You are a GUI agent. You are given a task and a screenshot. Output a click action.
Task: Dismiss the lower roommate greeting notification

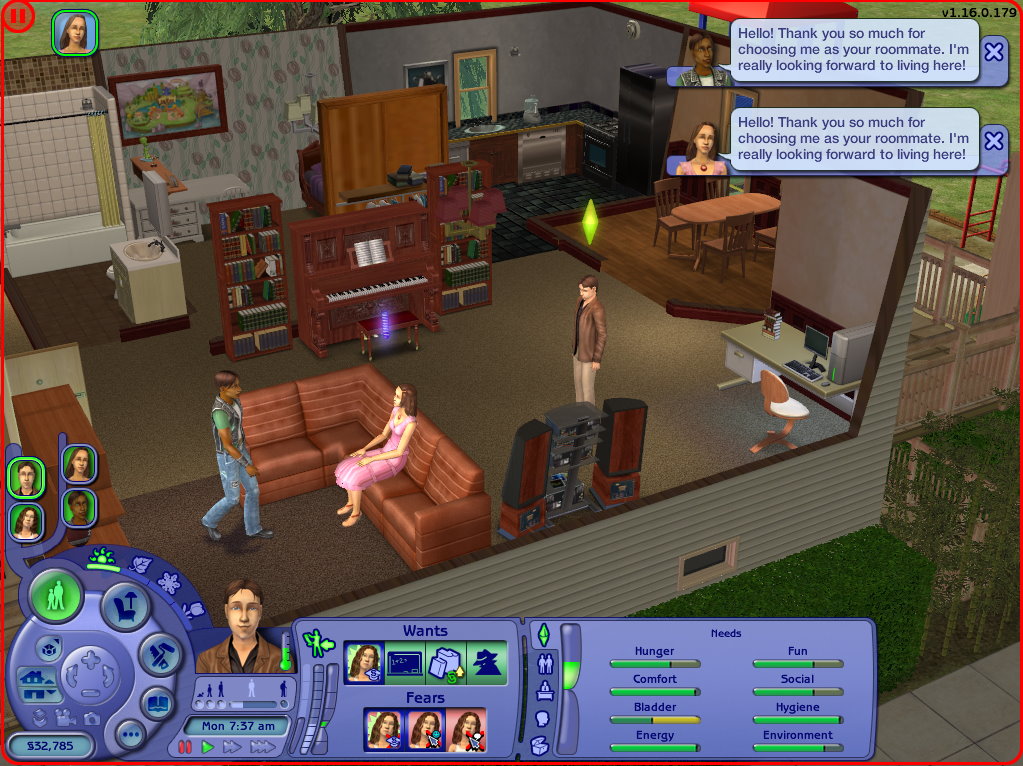pyautogui.click(x=993, y=140)
